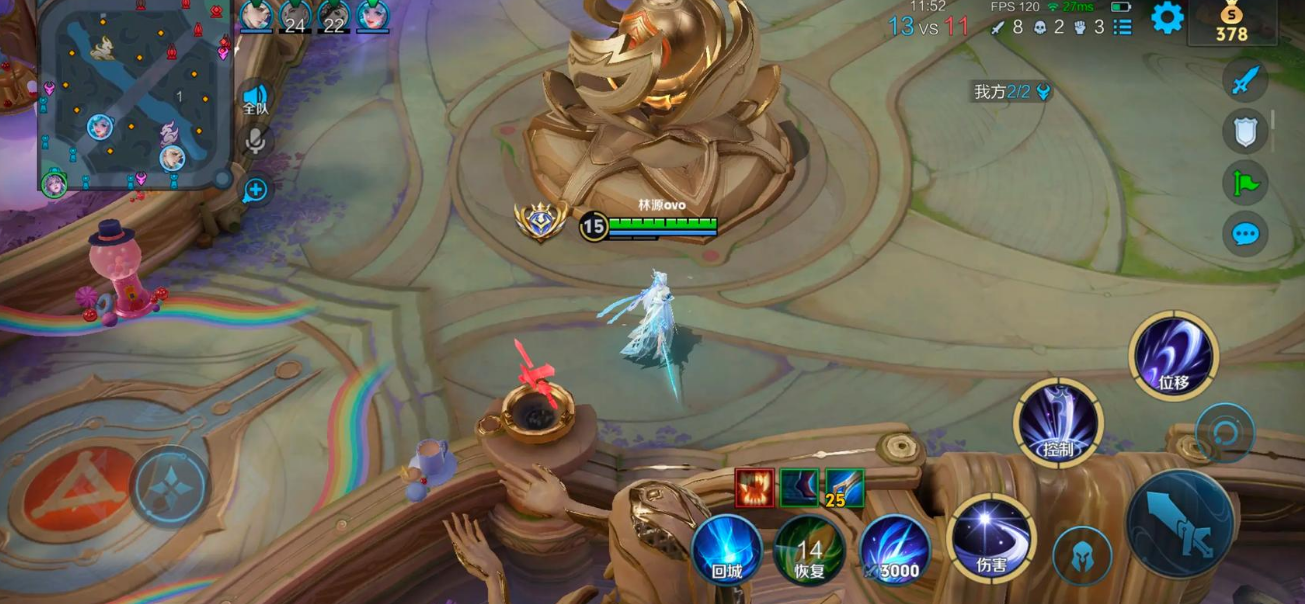Open the gold shop showing 378
1305x604 pixels.
(1231, 23)
